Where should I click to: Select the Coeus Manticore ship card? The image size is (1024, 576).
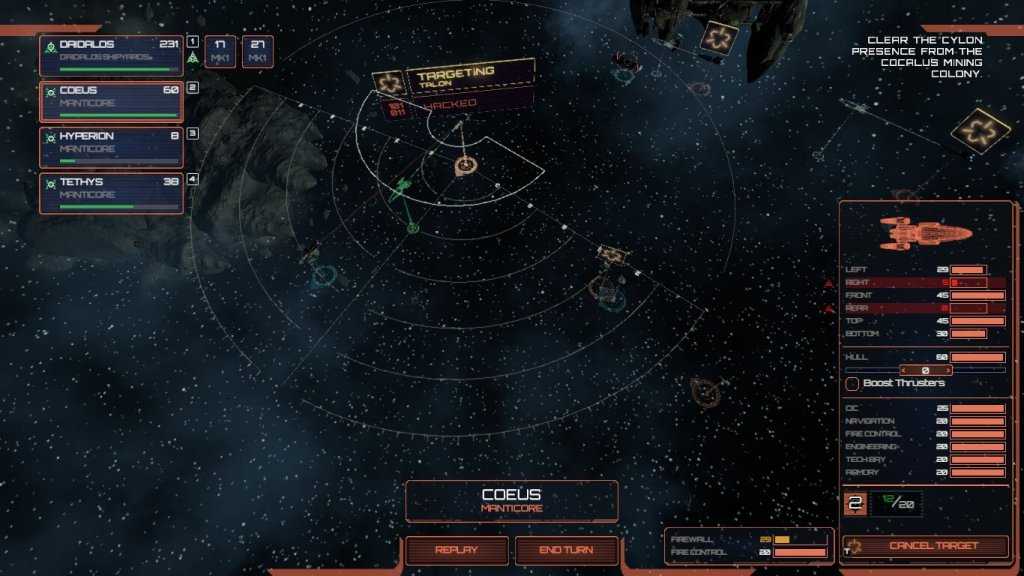click(x=111, y=102)
